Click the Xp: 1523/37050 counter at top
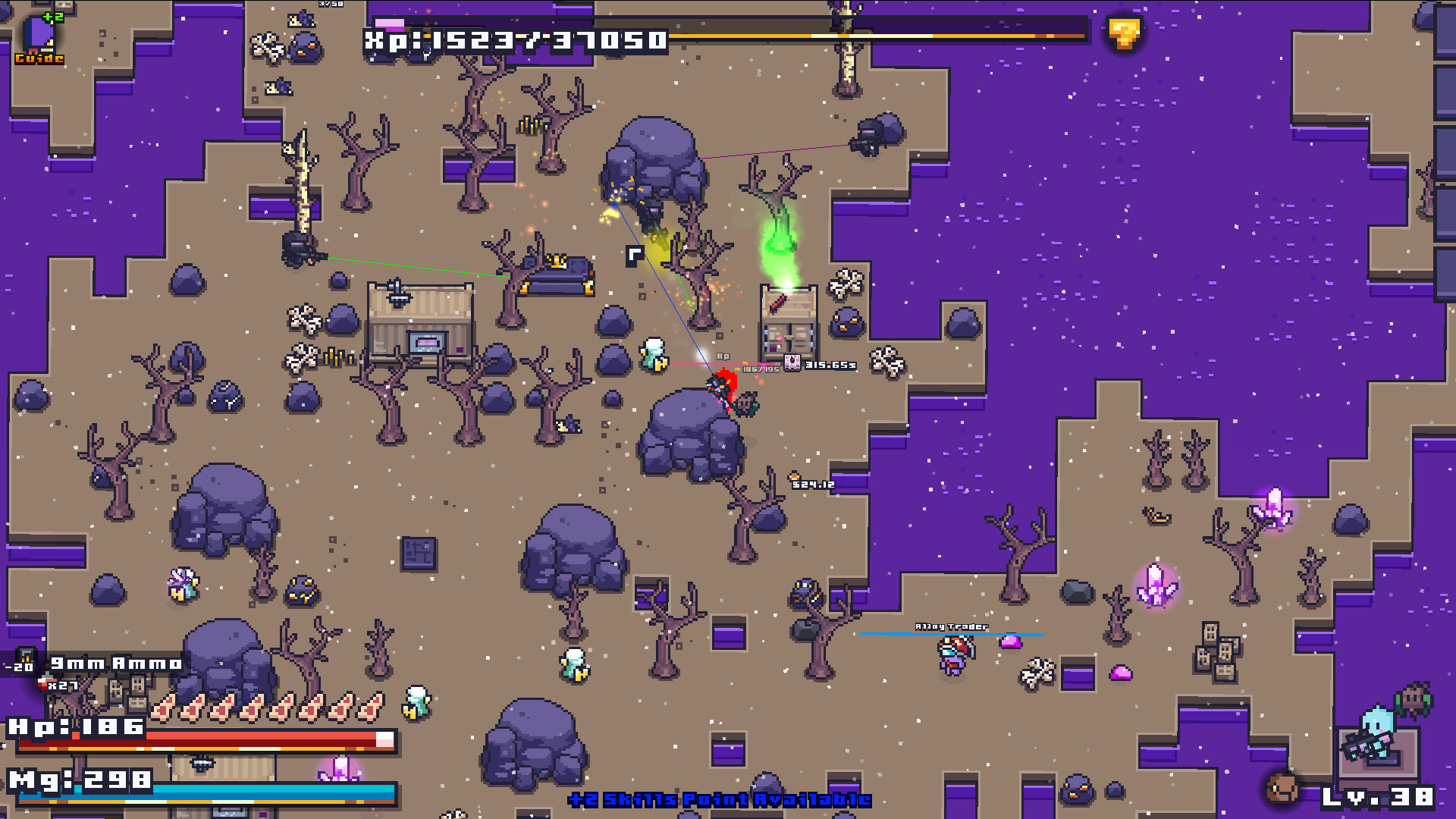This screenshot has width=1456, height=819. coord(515,41)
